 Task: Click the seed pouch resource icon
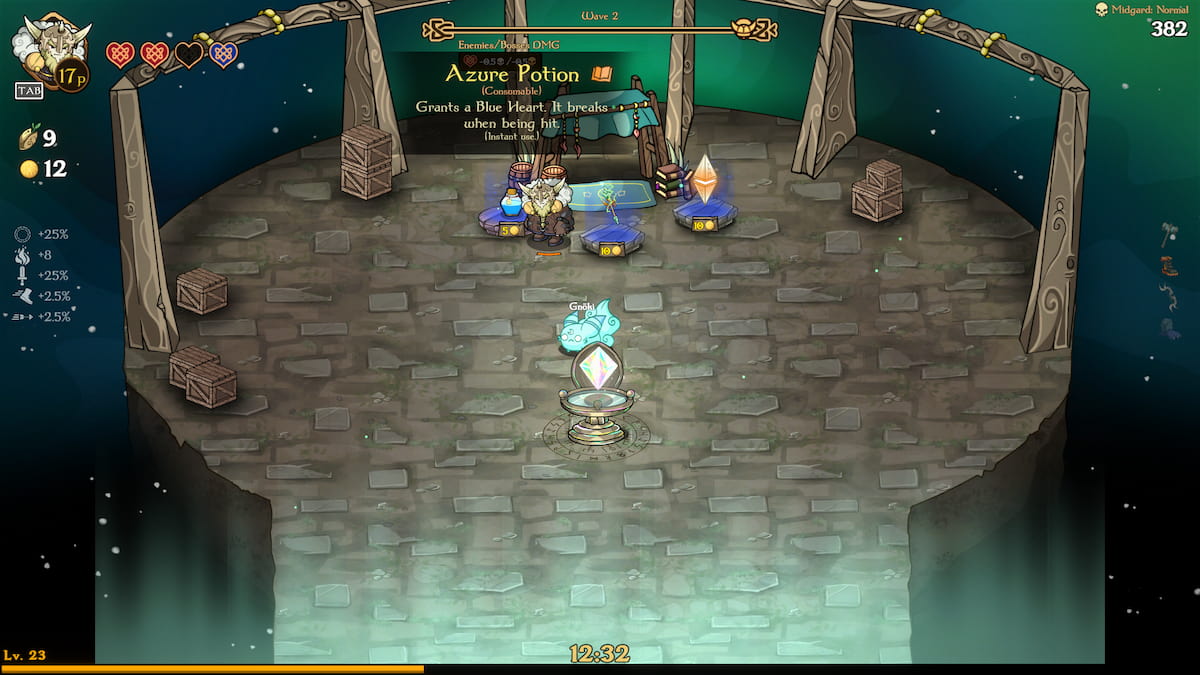(x=28, y=139)
